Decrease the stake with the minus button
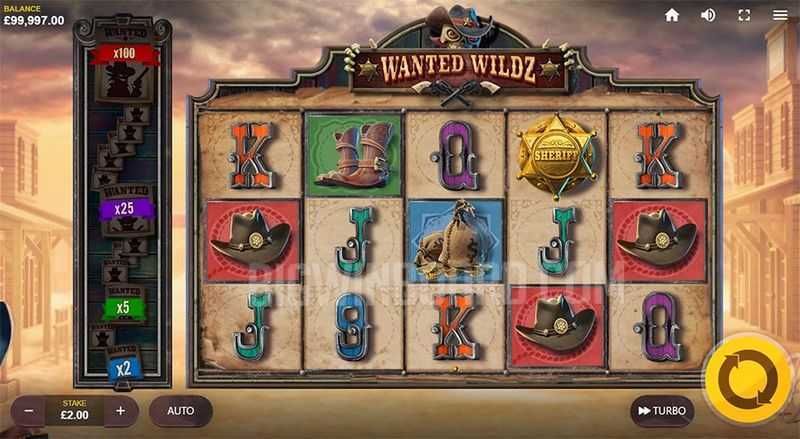 click(x=29, y=411)
